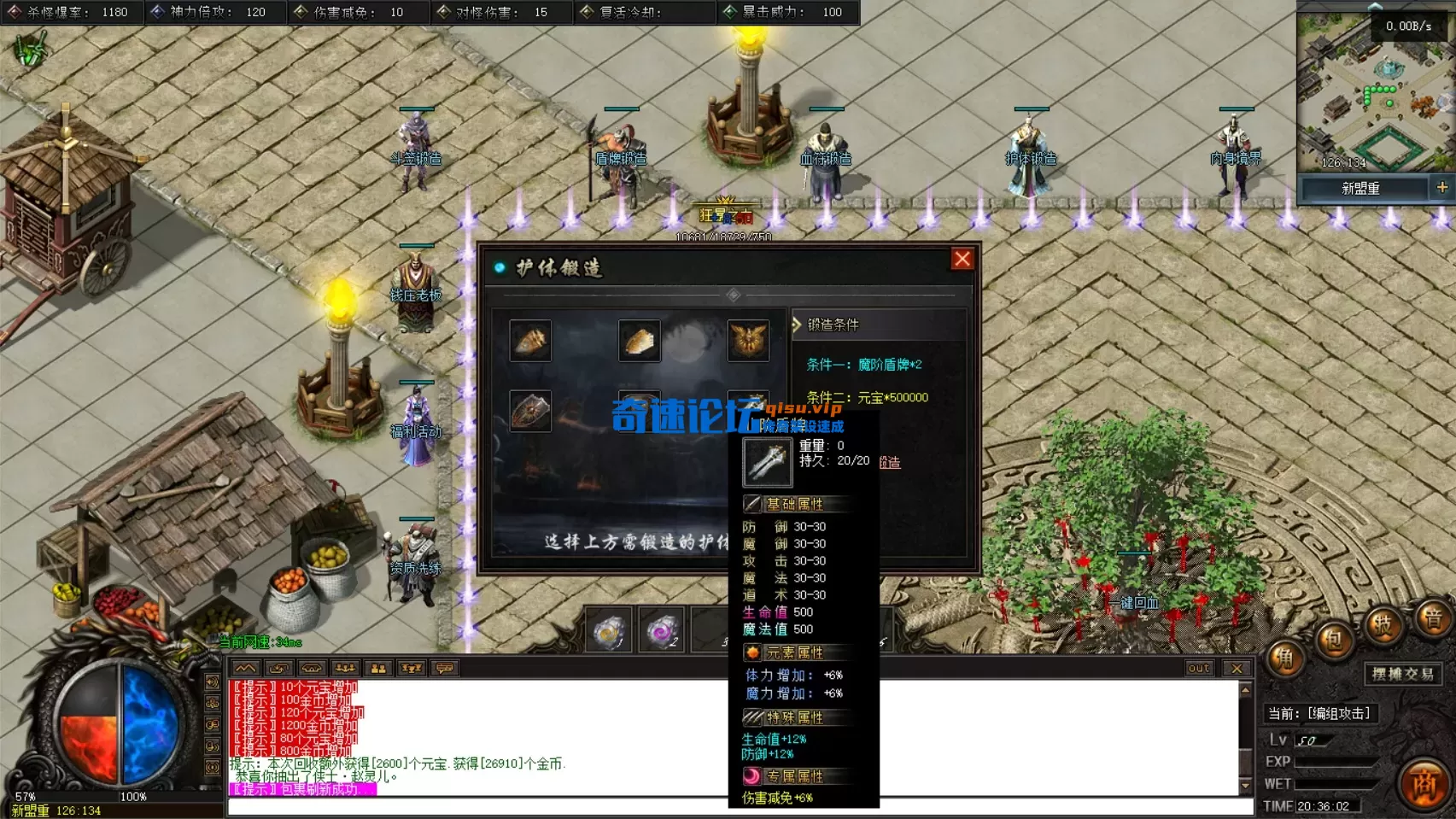Open the 包 inventory bag icon
Image resolution: width=1456 pixels, height=819 pixels.
point(1335,640)
